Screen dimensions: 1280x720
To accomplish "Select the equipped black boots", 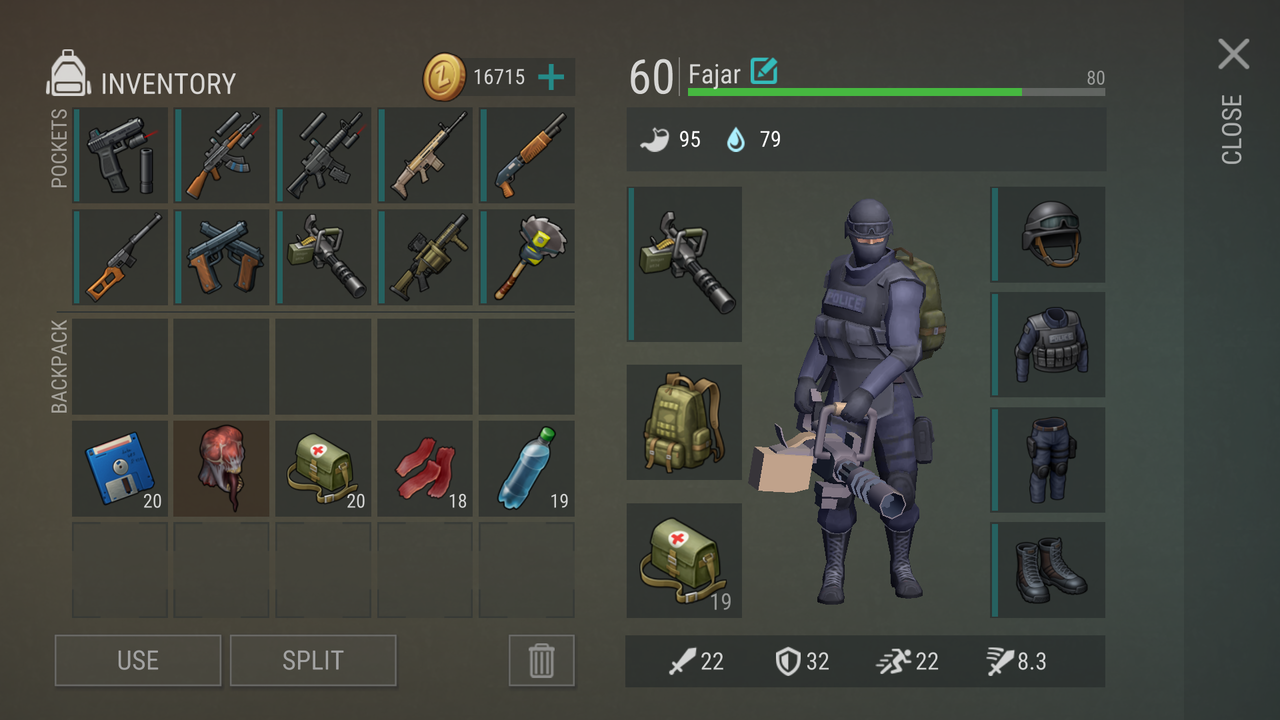I will pyautogui.click(x=1049, y=570).
